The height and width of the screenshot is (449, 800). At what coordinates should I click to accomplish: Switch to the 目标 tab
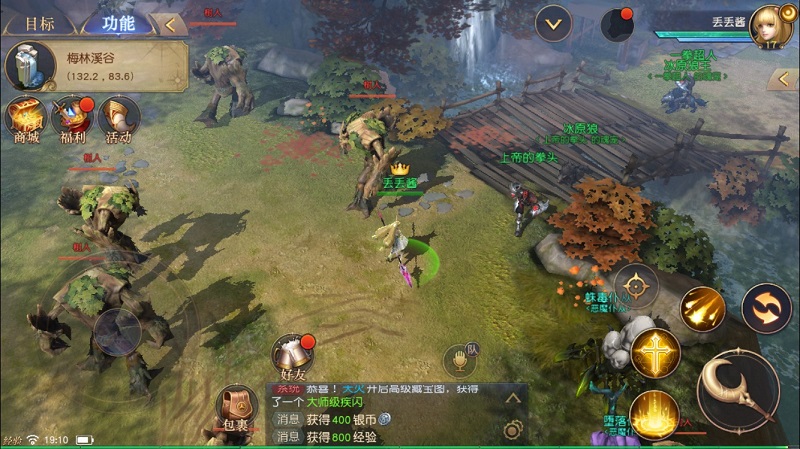pyautogui.click(x=39, y=23)
